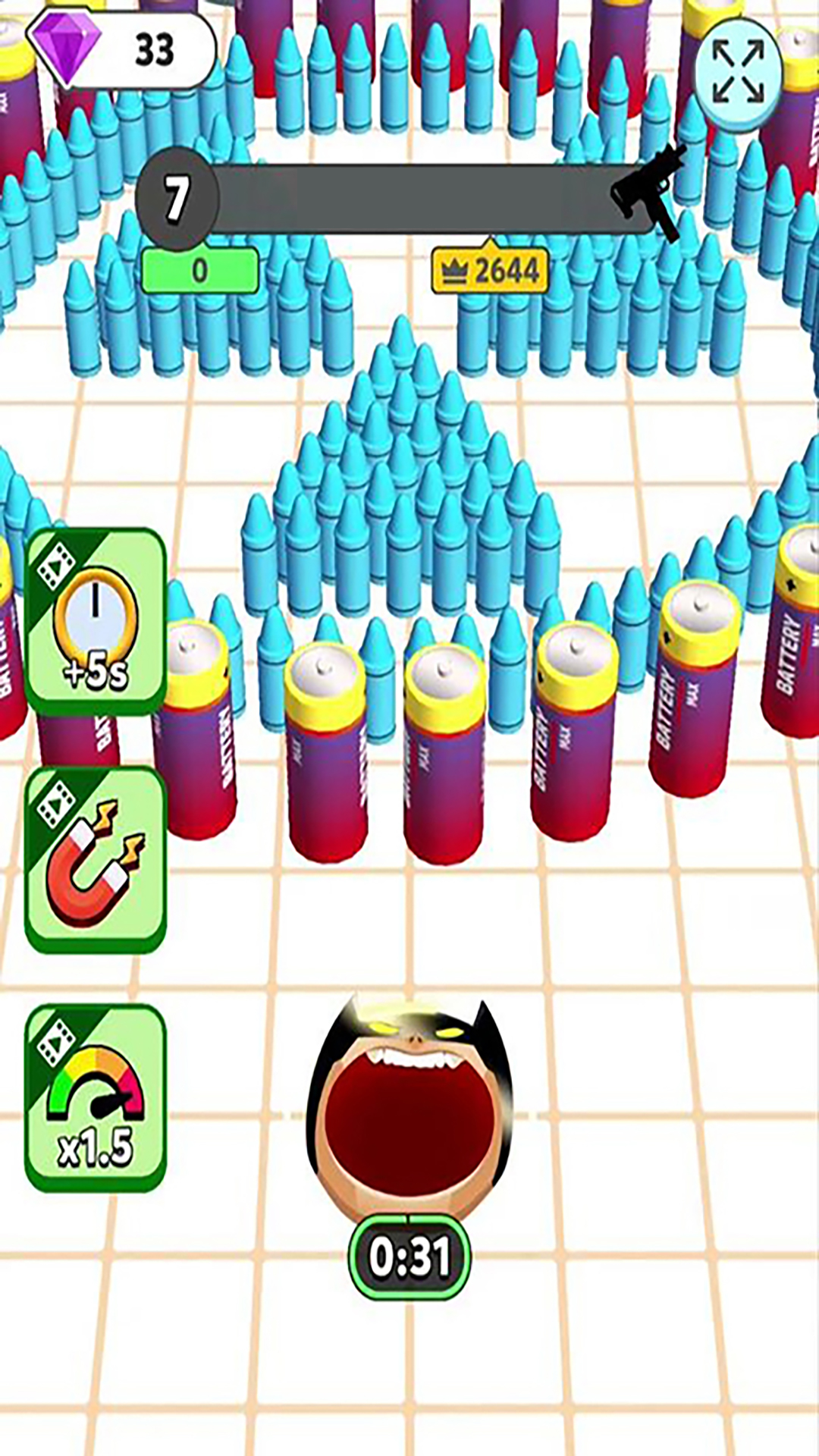Activate the +5s extra time booster
This screenshot has width=819, height=1456.
click(x=96, y=622)
